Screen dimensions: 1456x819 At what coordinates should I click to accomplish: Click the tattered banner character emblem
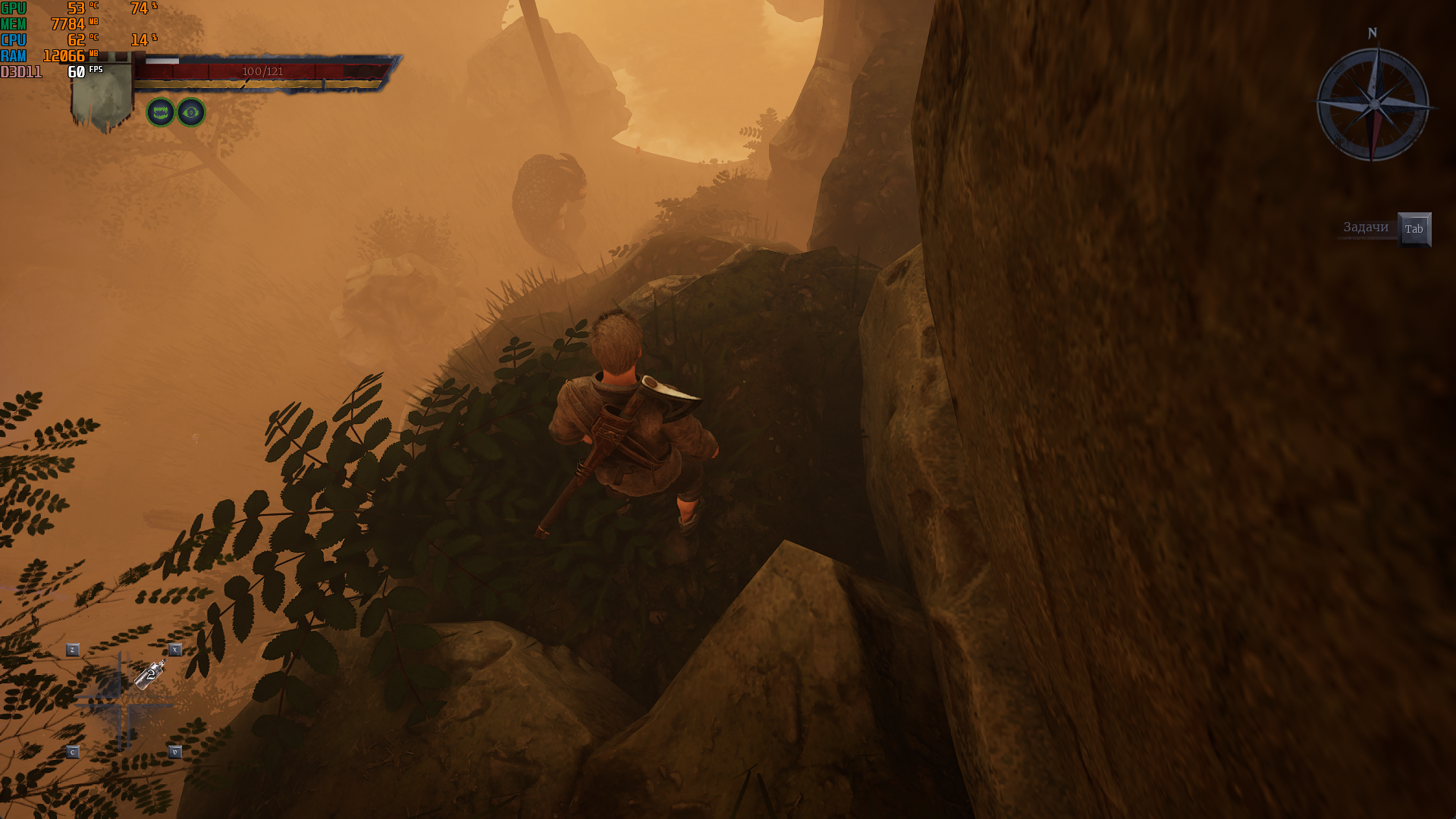click(x=102, y=97)
